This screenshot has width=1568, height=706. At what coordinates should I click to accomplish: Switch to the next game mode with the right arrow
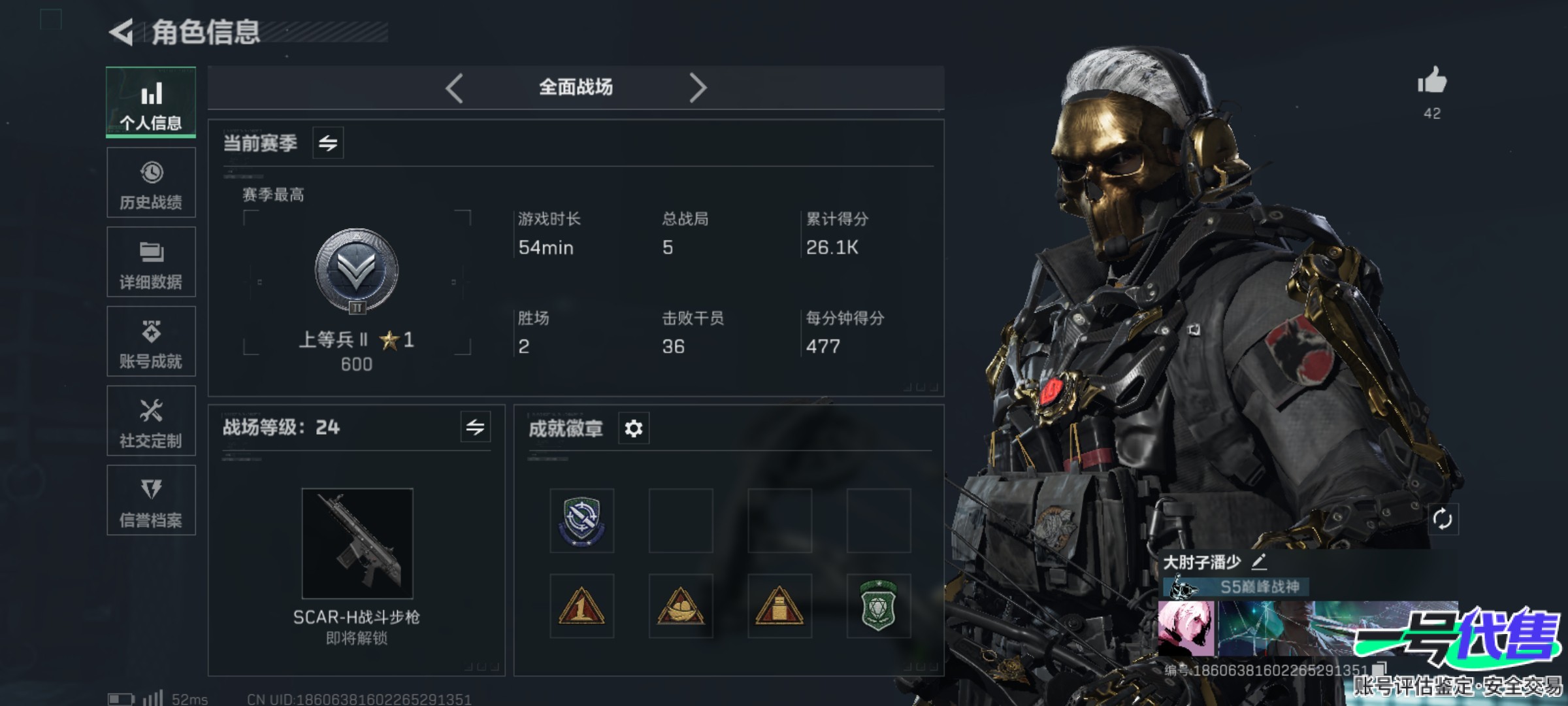point(698,88)
